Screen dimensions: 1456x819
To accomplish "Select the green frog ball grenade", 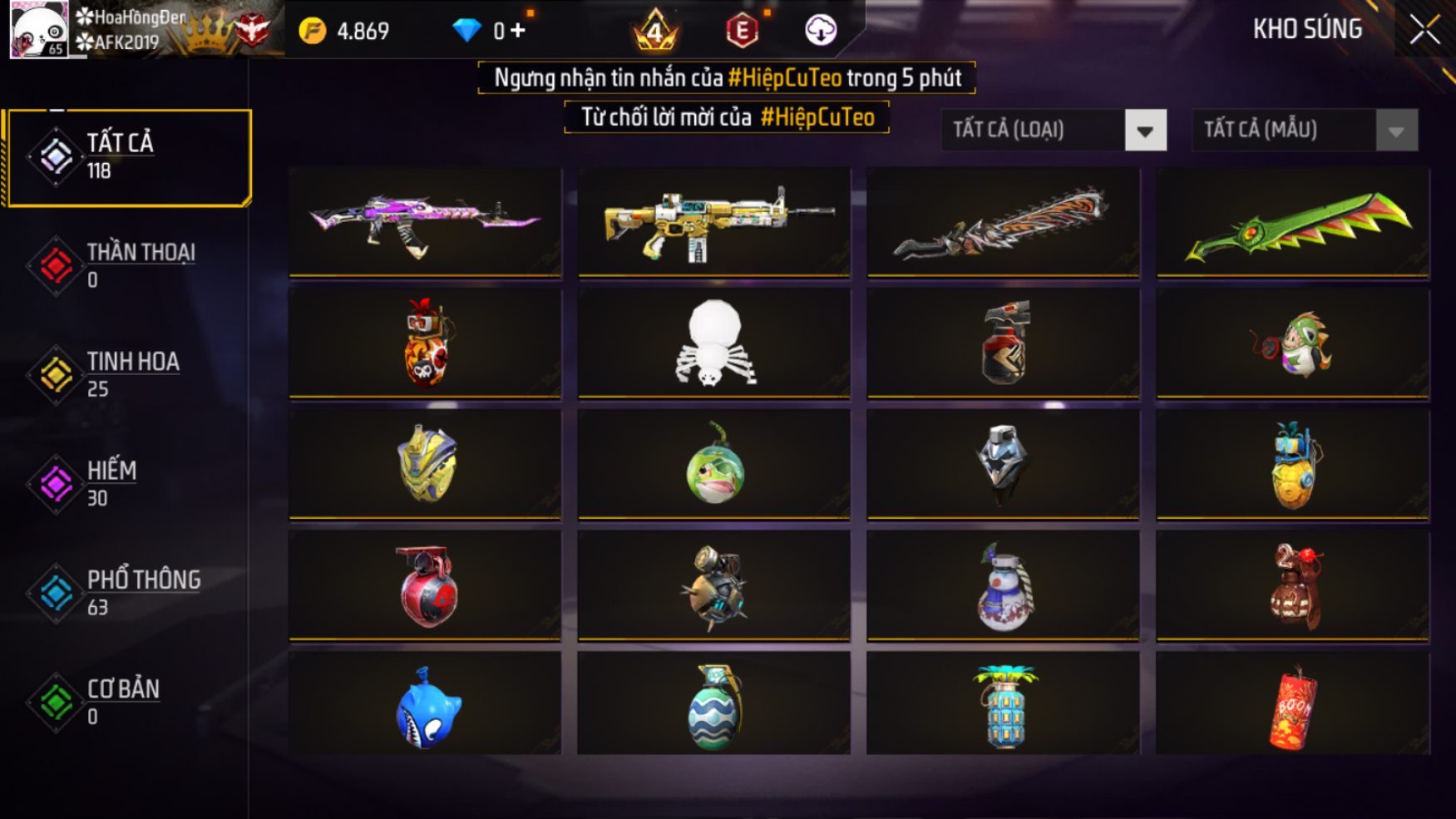I will click(714, 465).
